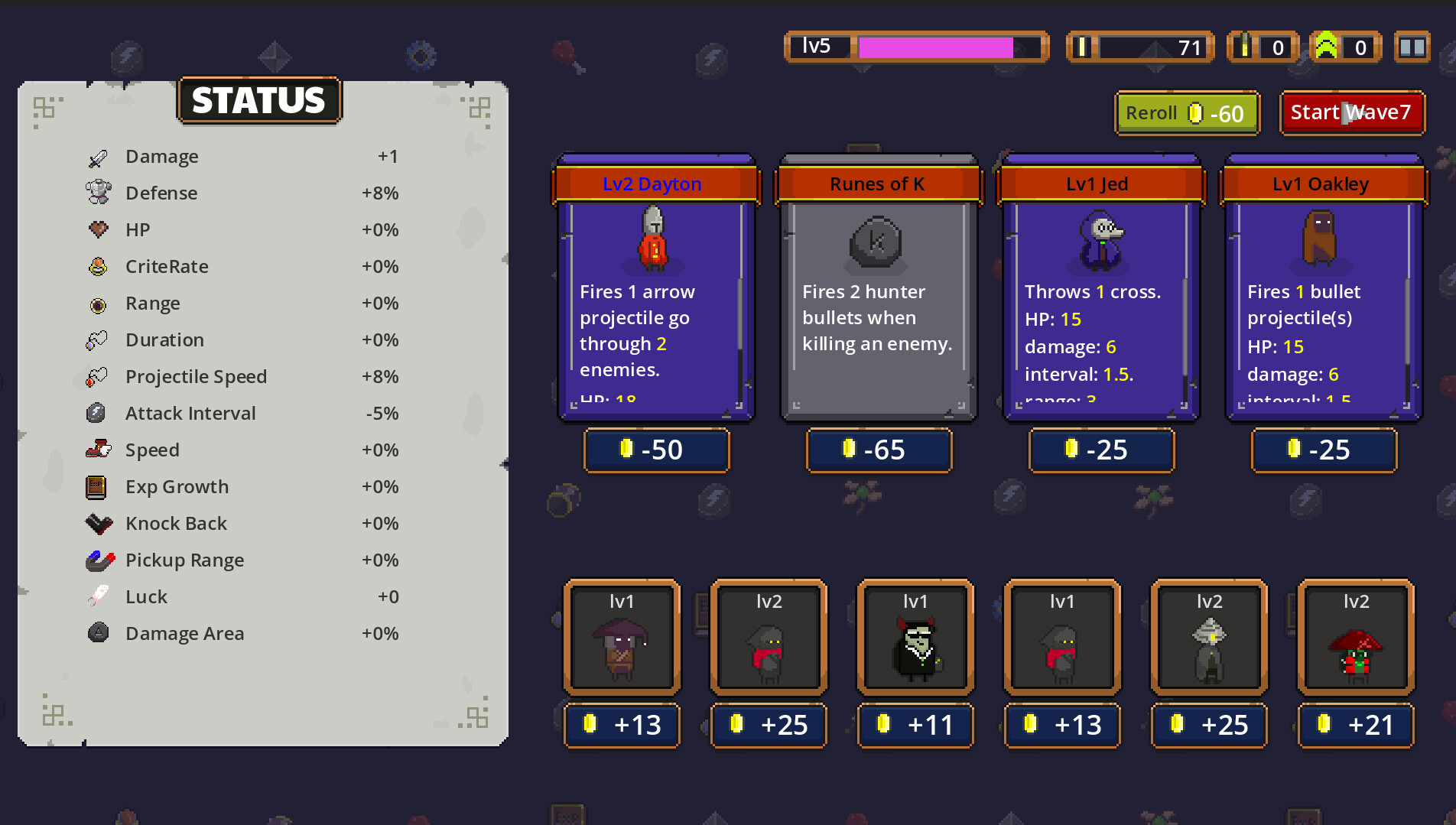Click the green upgrade arrows counter
The image size is (1456, 825).
tap(1345, 47)
